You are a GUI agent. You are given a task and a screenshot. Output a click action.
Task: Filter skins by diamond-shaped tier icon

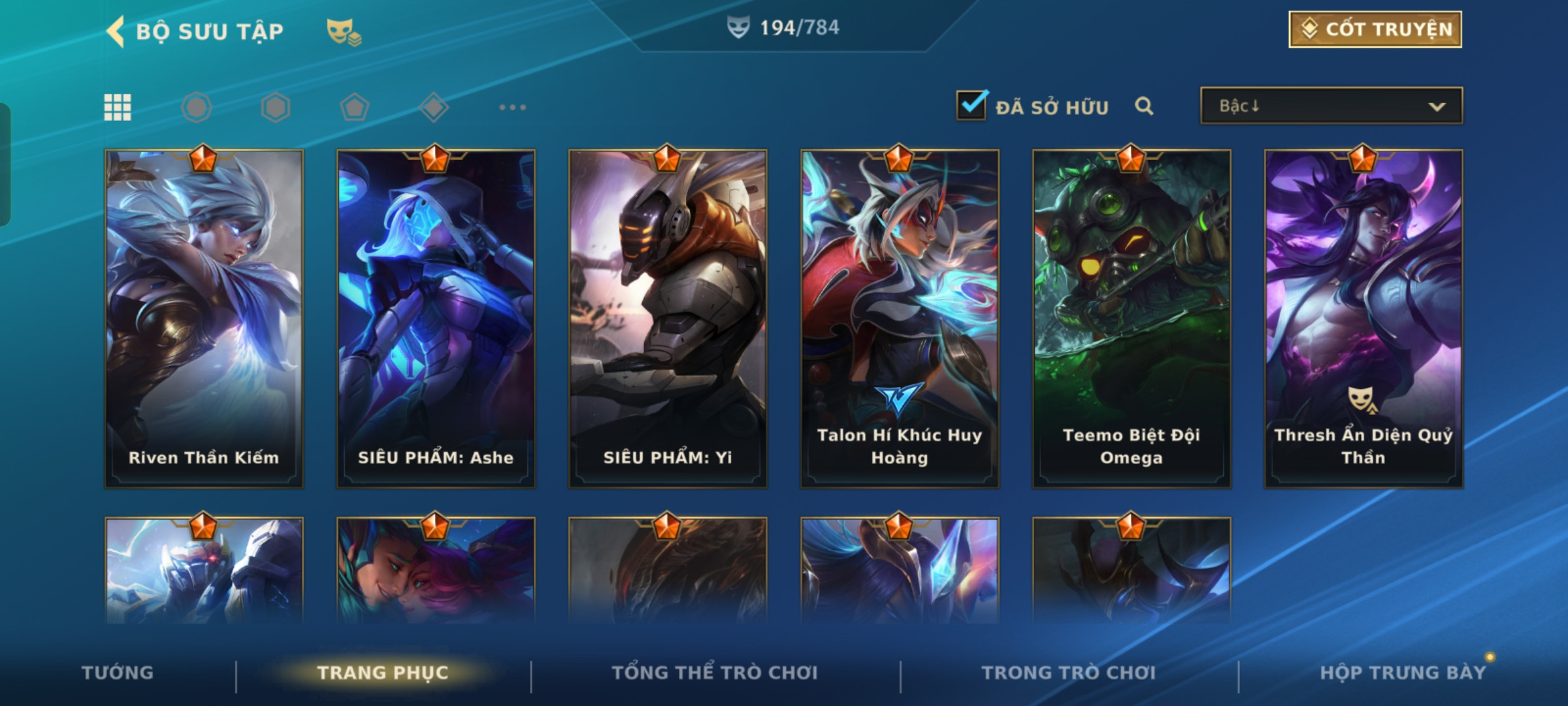(x=434, y=107)
